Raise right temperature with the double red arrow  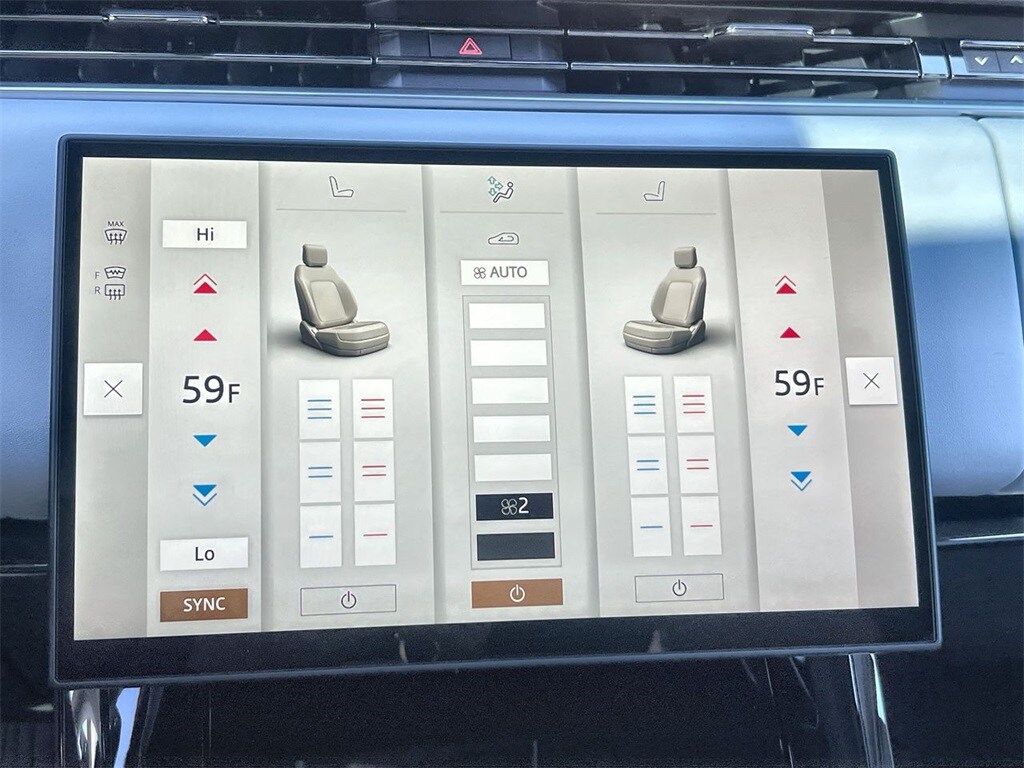(x=786, y=286)
